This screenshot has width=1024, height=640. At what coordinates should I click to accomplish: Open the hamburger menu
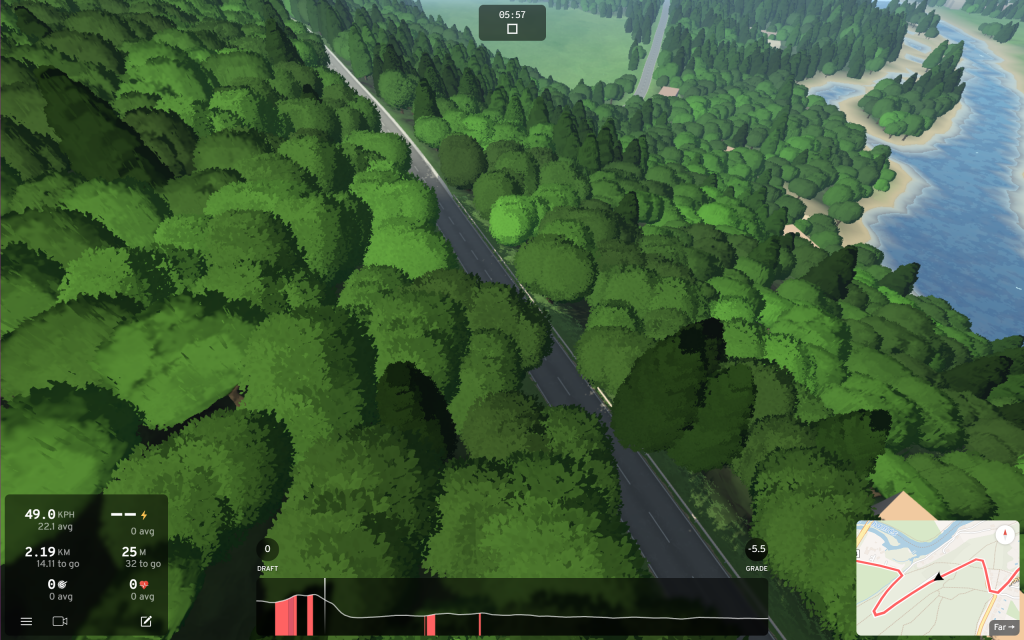(26, 621)
